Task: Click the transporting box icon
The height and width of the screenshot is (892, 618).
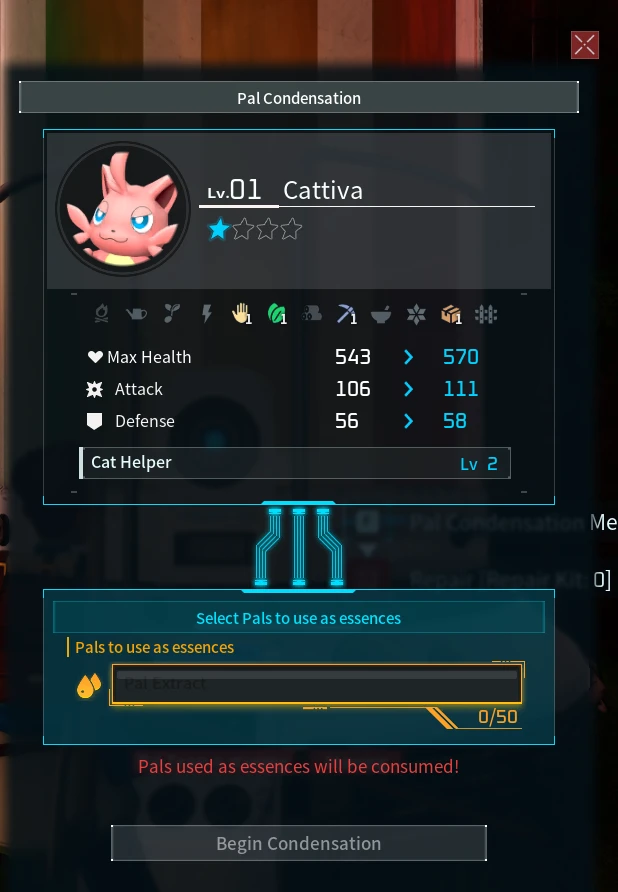Action: 450,314
